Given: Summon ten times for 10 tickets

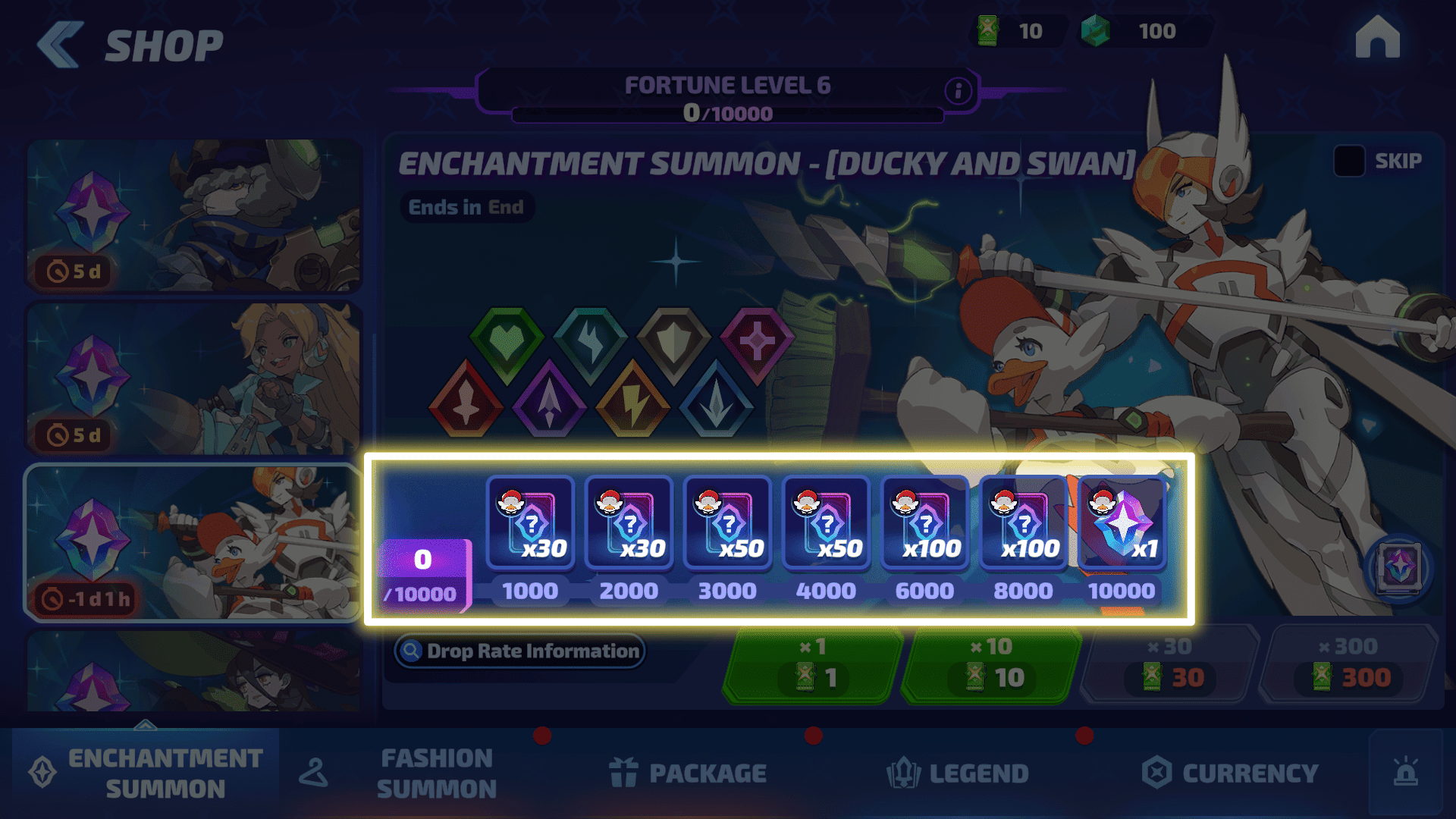Looking at the screenshot, I should [x=991, y=666].
